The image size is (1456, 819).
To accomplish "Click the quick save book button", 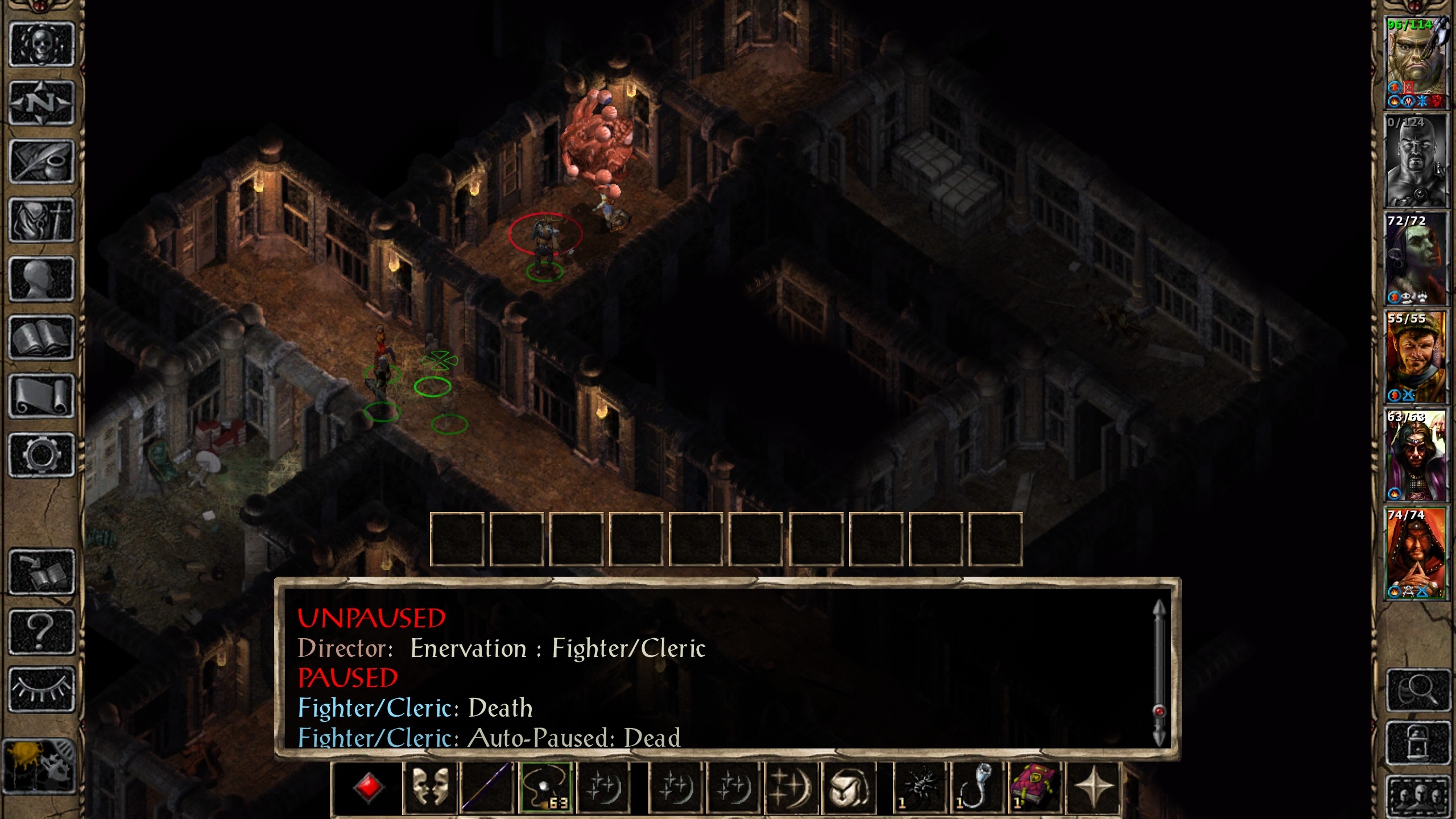I will 42,572.
